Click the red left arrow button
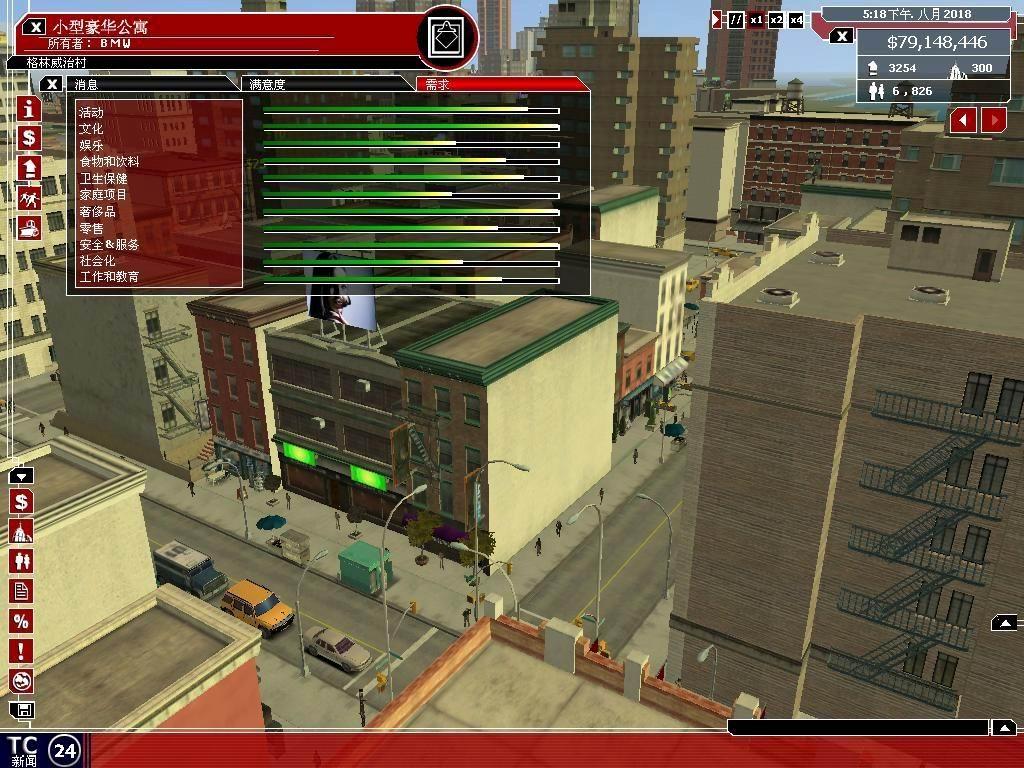The width and height of the screenshot is (1024, 768). (963, 120)
